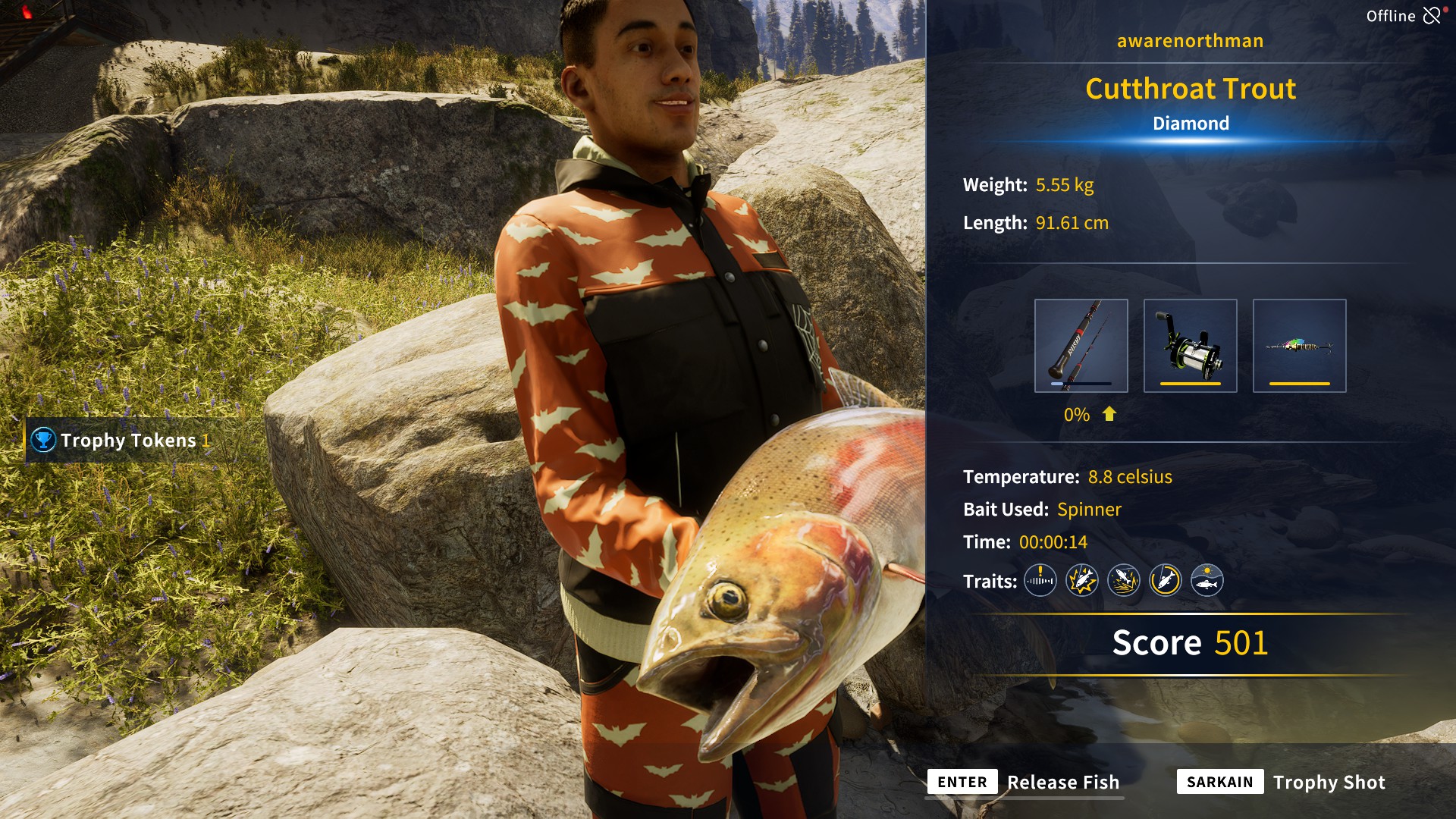This screenshot has height=819, width=1456.
Task: Select the noisemaker exclamation trait icon
Action: 1040,580
